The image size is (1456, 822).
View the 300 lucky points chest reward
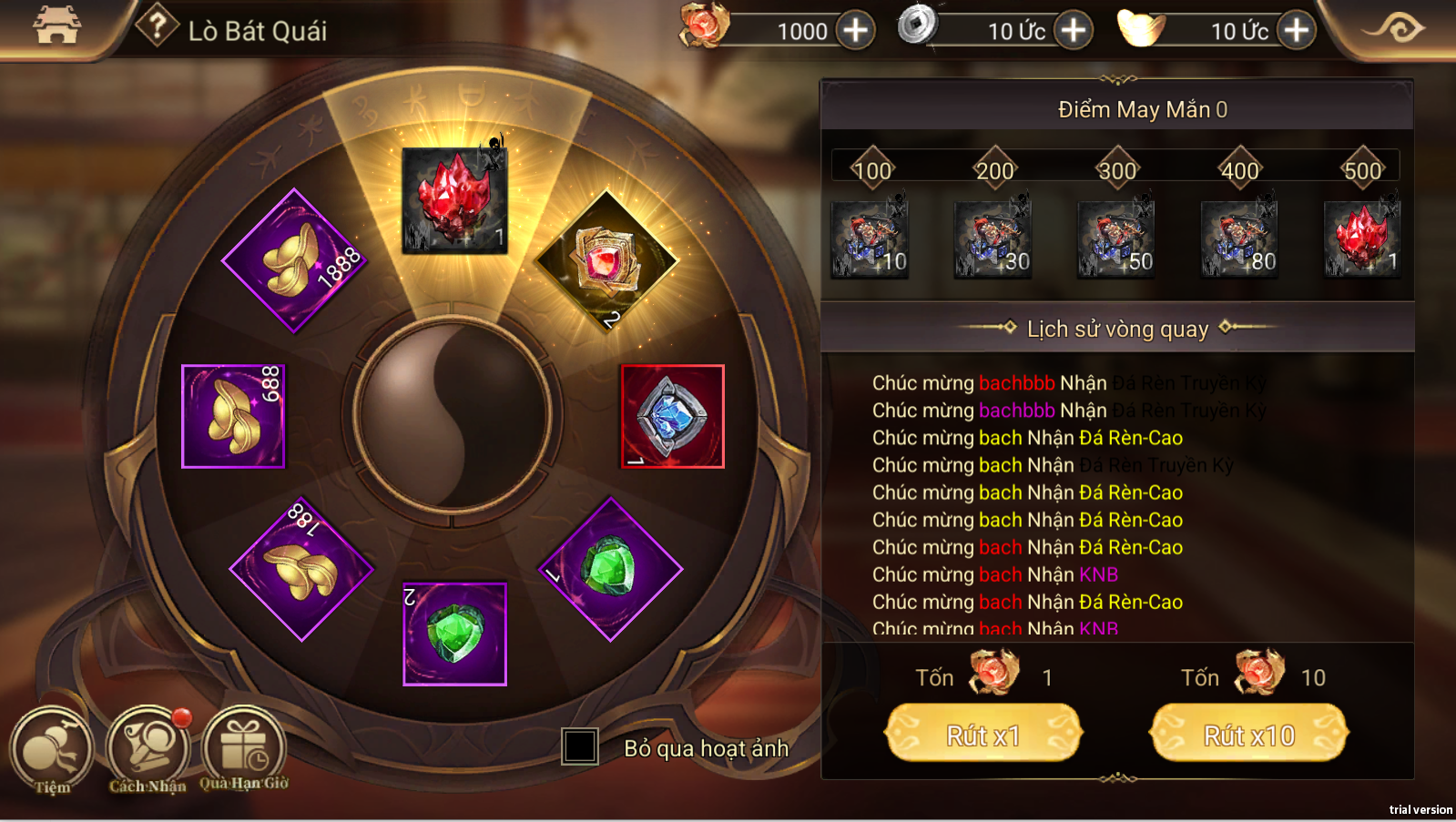point(1116,238)
